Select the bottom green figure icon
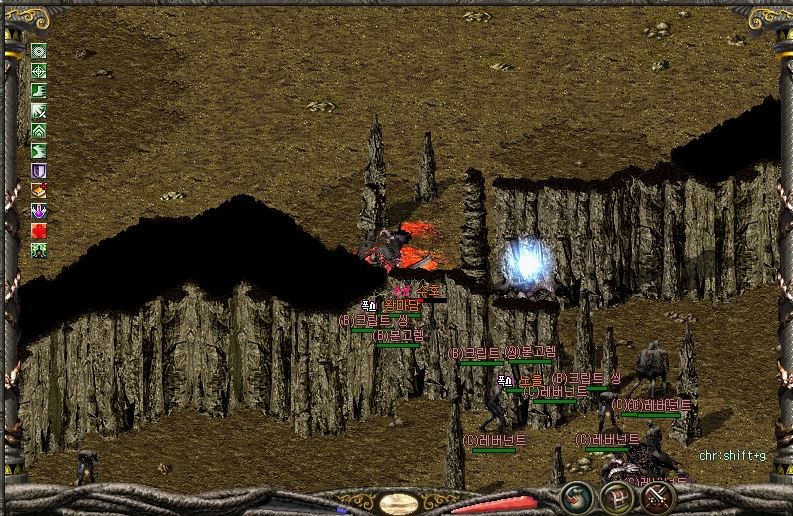The width and height of the screenshot is (793, 516). click(x=39, y=251)
